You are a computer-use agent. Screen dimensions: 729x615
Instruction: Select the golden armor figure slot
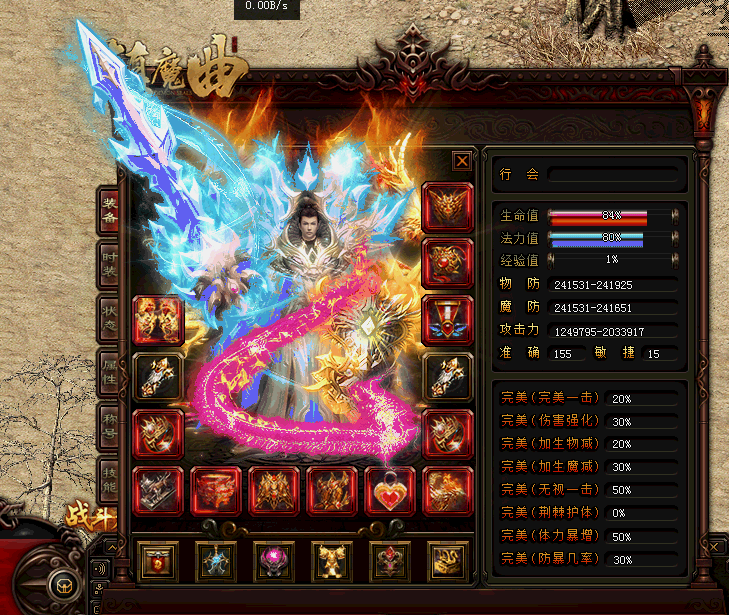pos(332,561)
